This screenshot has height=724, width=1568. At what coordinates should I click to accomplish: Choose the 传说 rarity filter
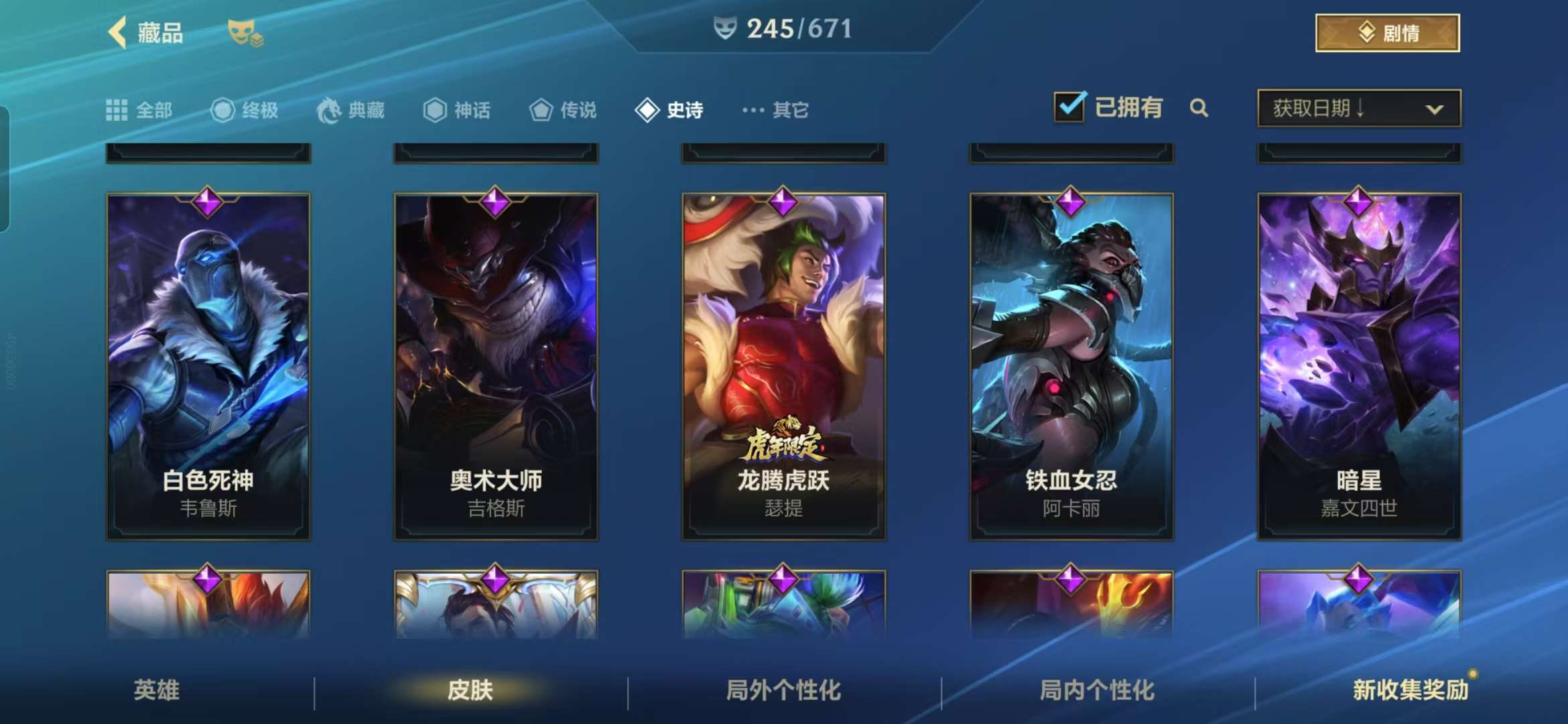[563, 110]
